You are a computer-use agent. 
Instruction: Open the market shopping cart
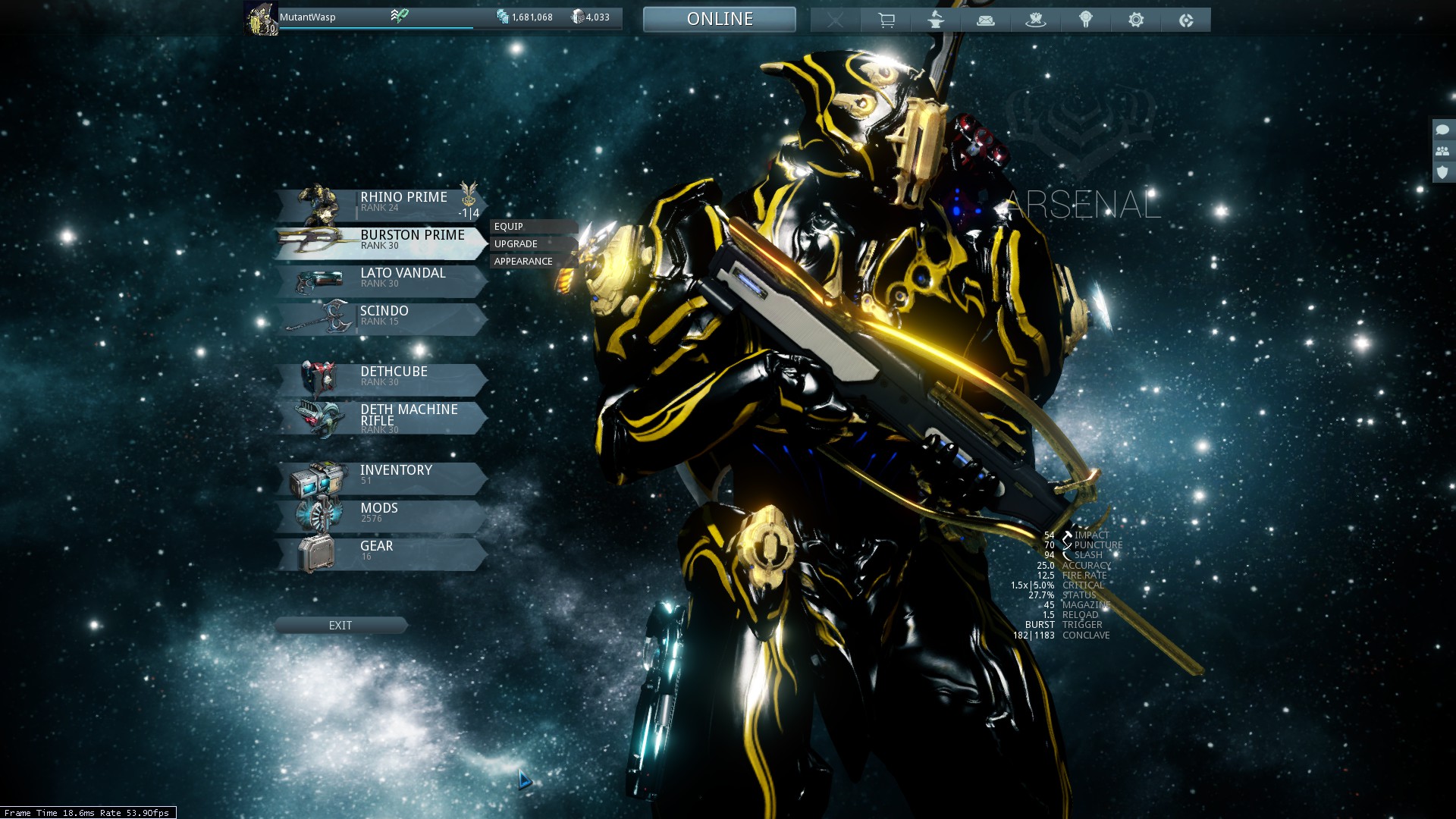[x=886, y=20]
